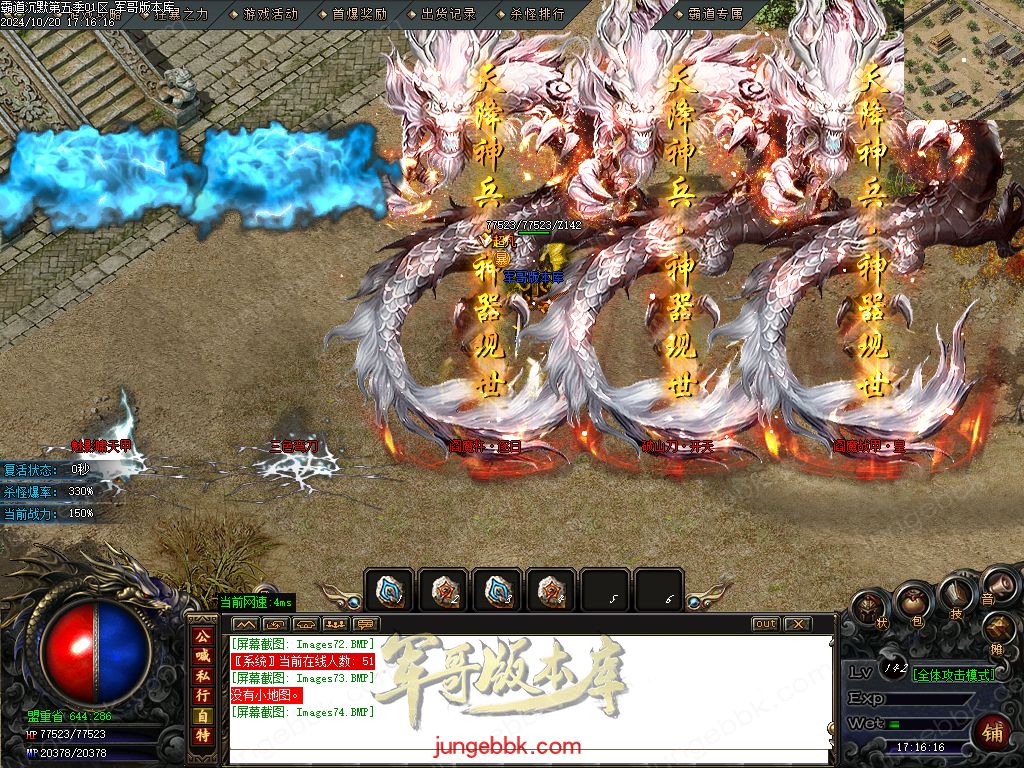Use the red stone in hotbar slot 2

point(442,591)
